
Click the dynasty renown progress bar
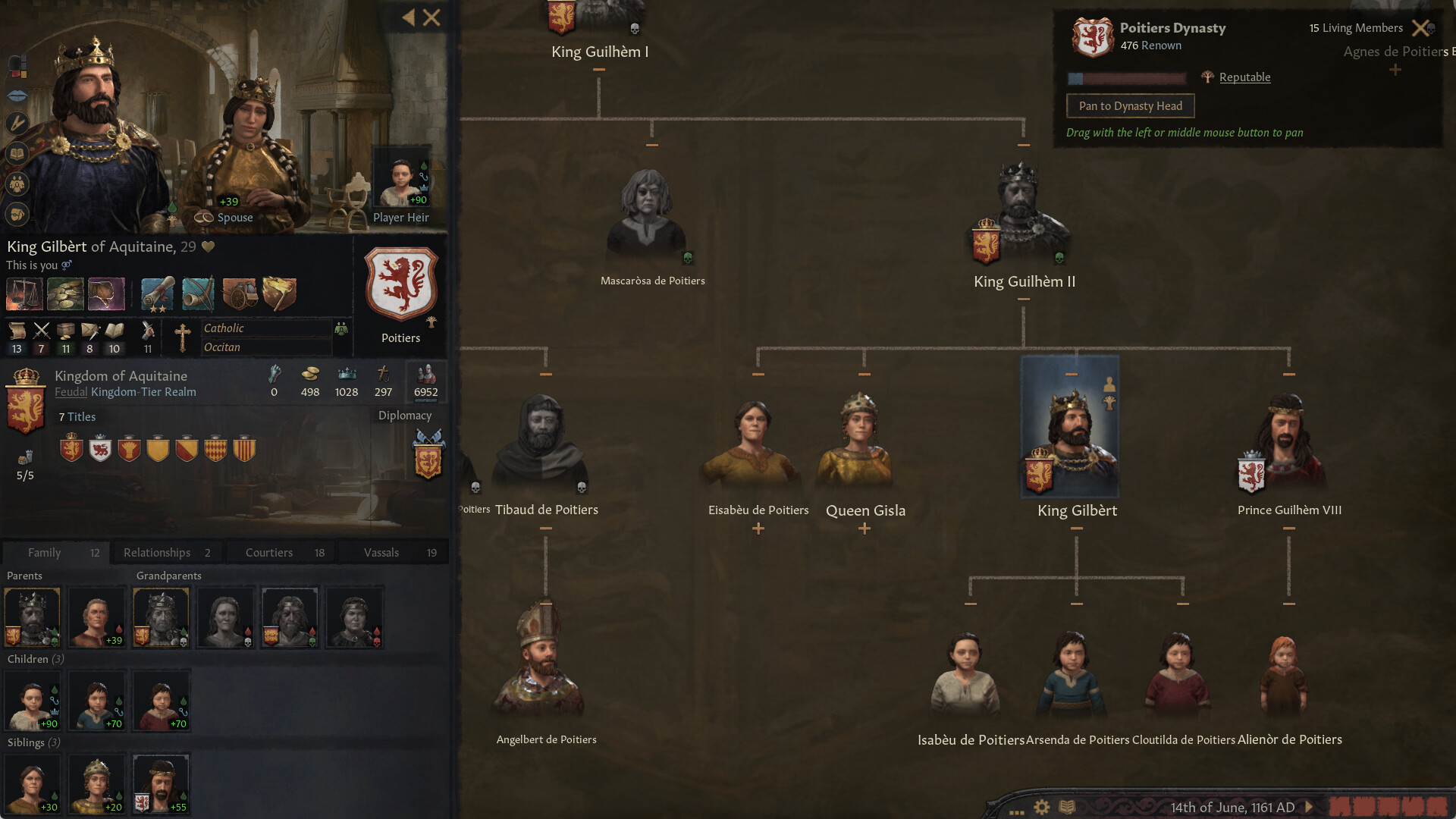1128,79
